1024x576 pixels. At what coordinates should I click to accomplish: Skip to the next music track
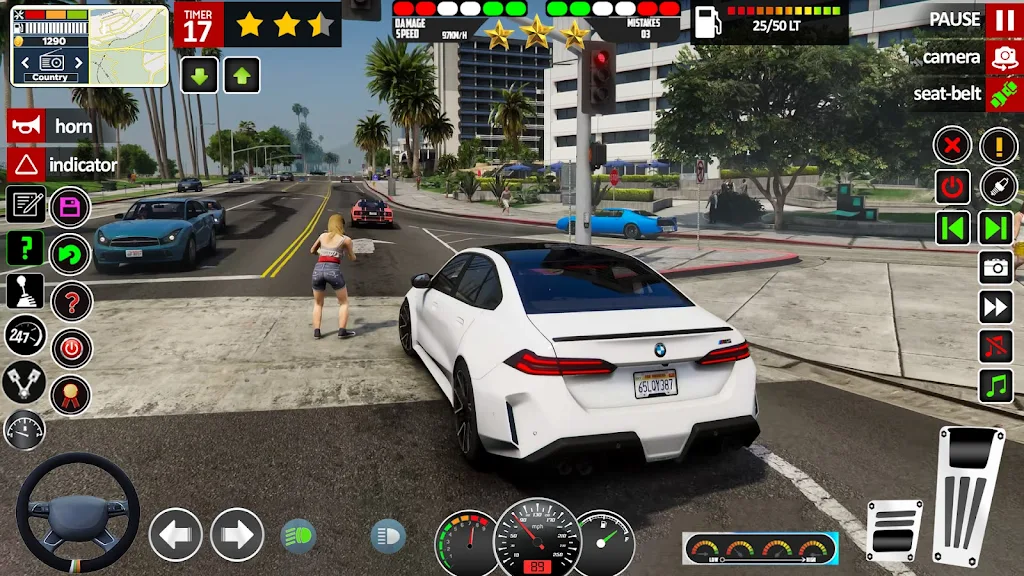[996, 227]
